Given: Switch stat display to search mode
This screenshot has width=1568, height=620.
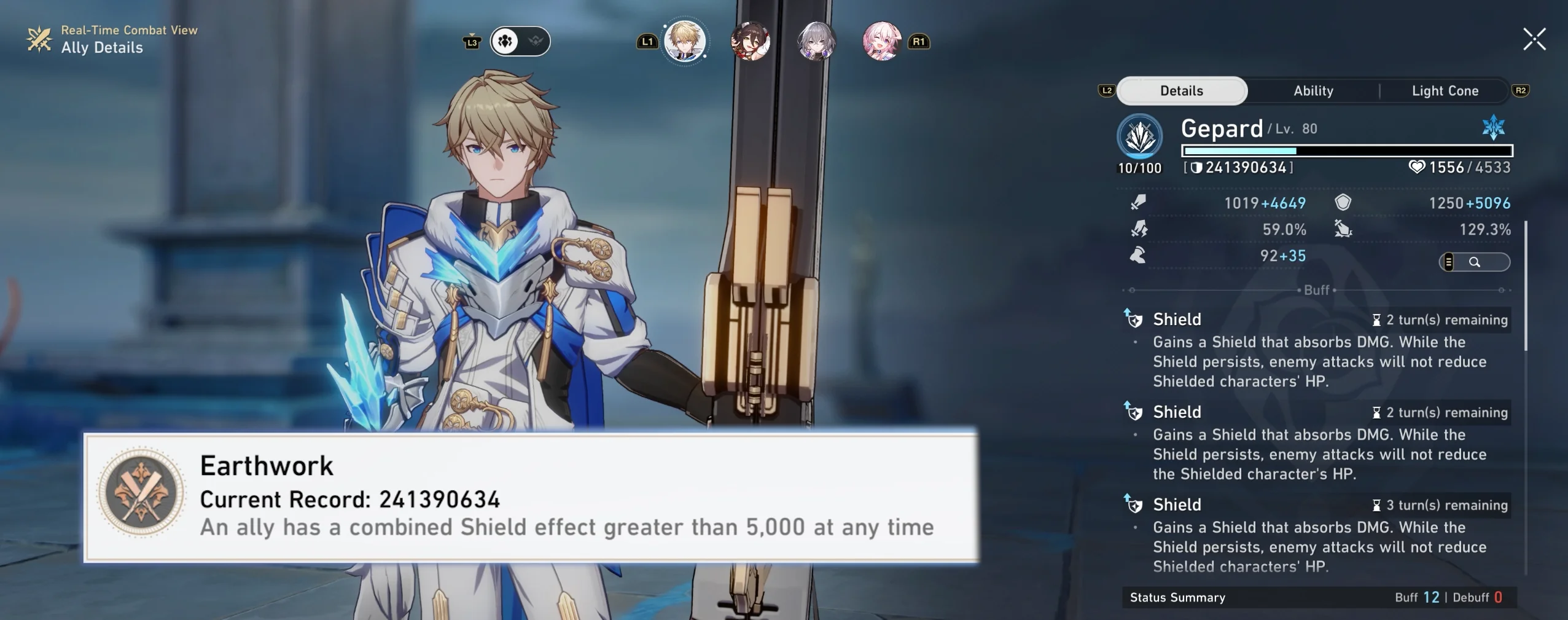Looking at the screenshot, I should pyautogui.click(x=1476, y=262).
